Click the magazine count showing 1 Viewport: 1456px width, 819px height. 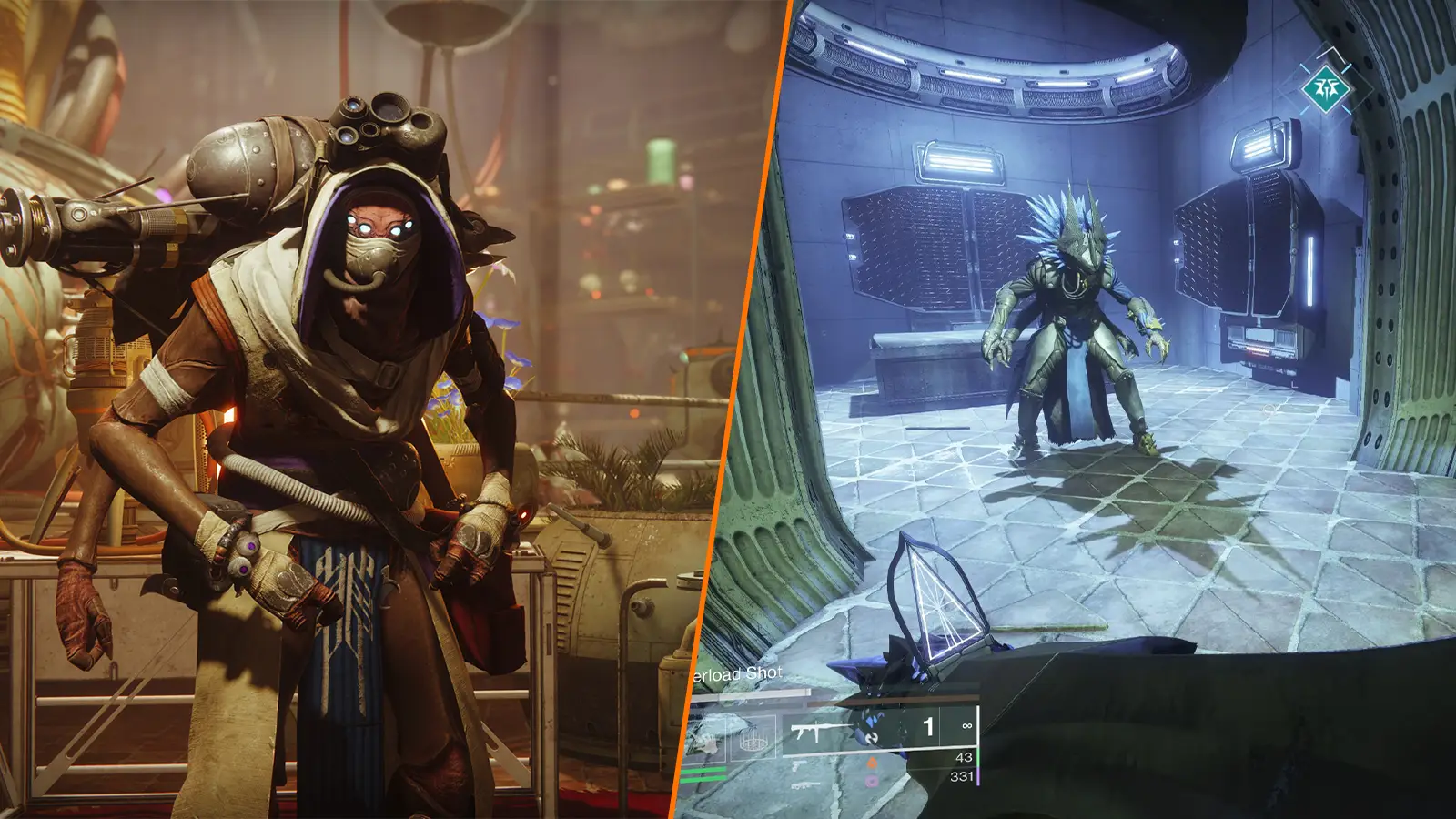click(x=928, y=726)
